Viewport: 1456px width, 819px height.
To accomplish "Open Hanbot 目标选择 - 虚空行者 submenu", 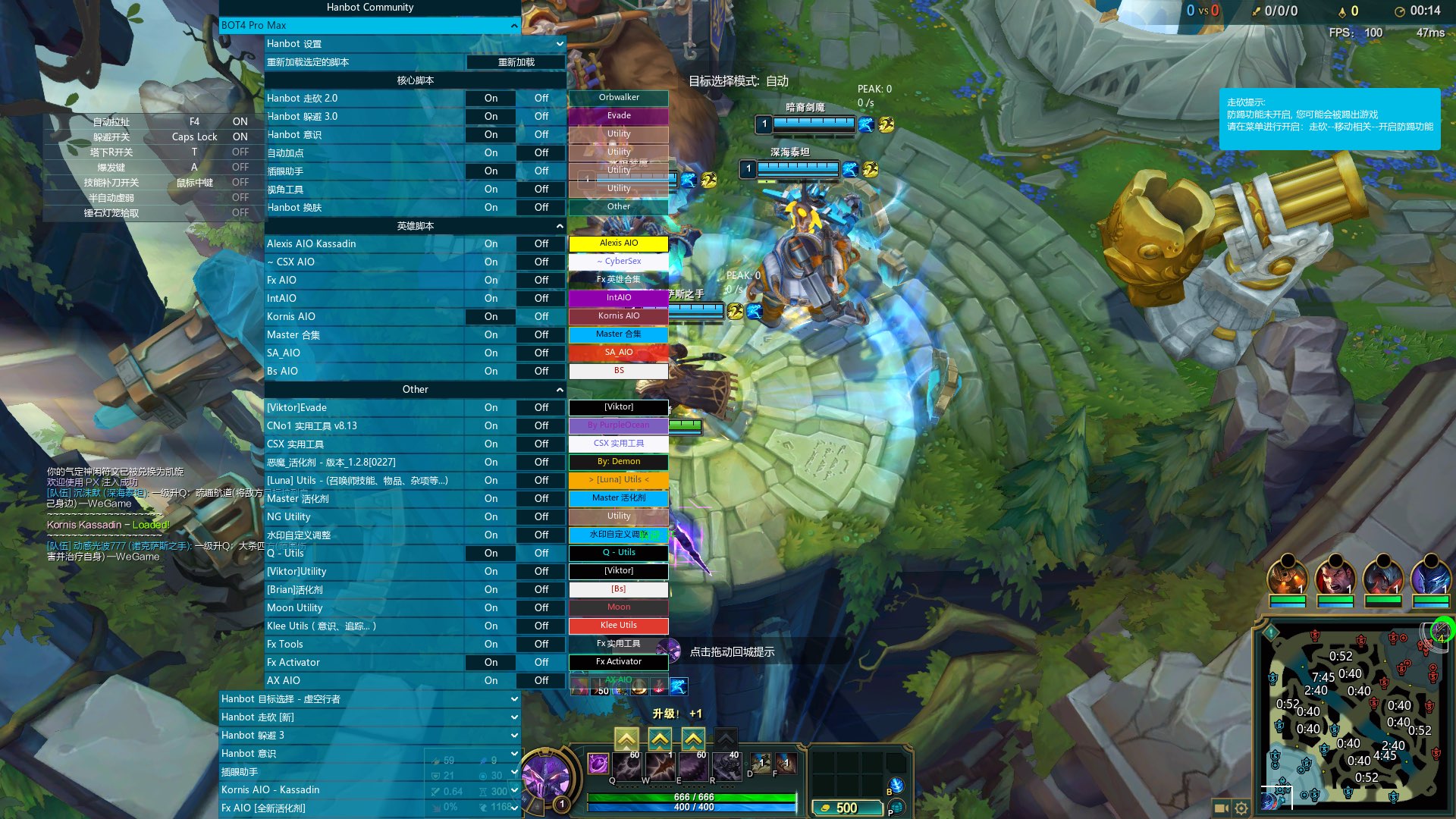I will (369, 699).
